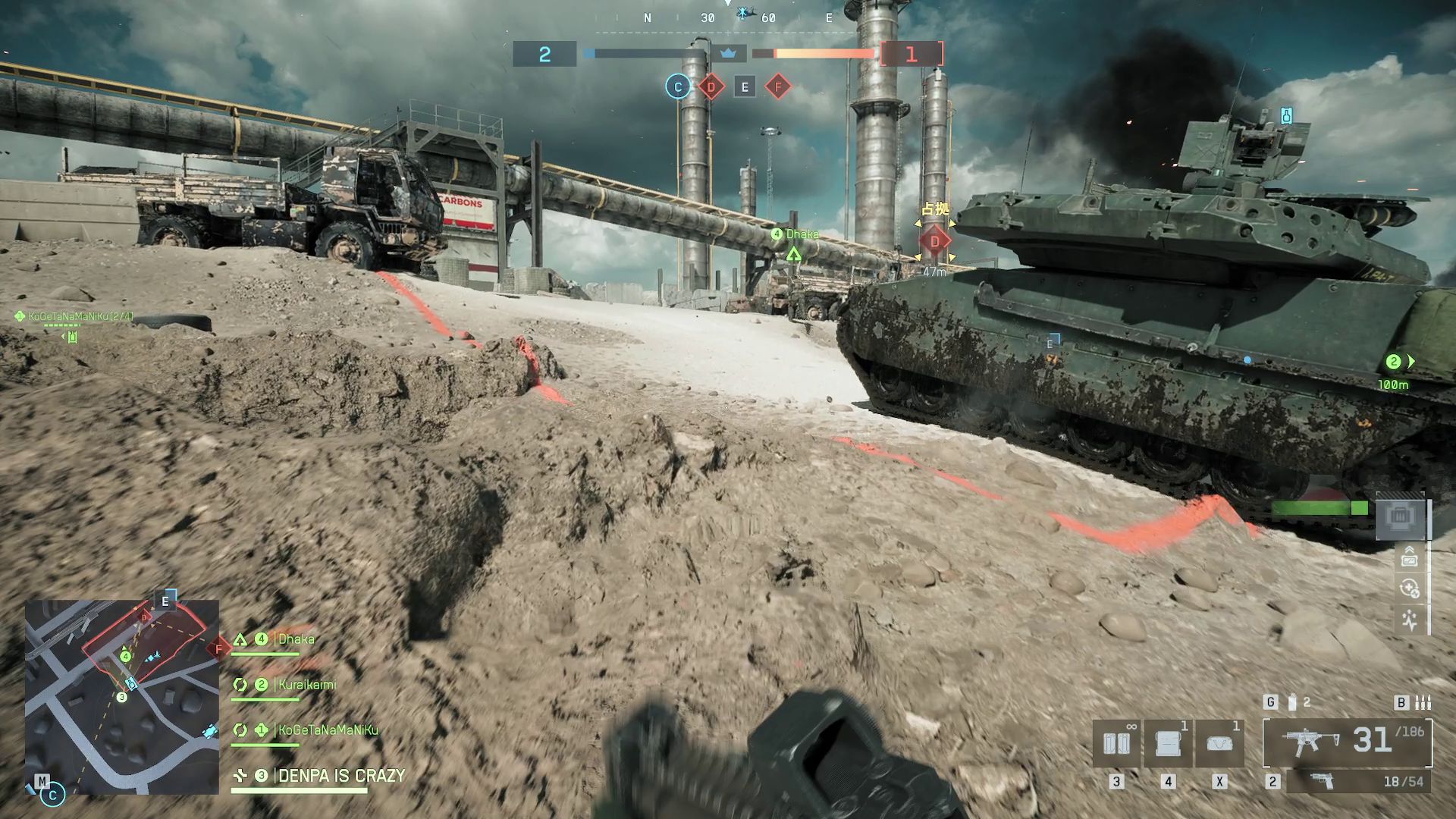Expand the chevron above the field upgrade icons

pyautogui.click(x=1410, y=548)
